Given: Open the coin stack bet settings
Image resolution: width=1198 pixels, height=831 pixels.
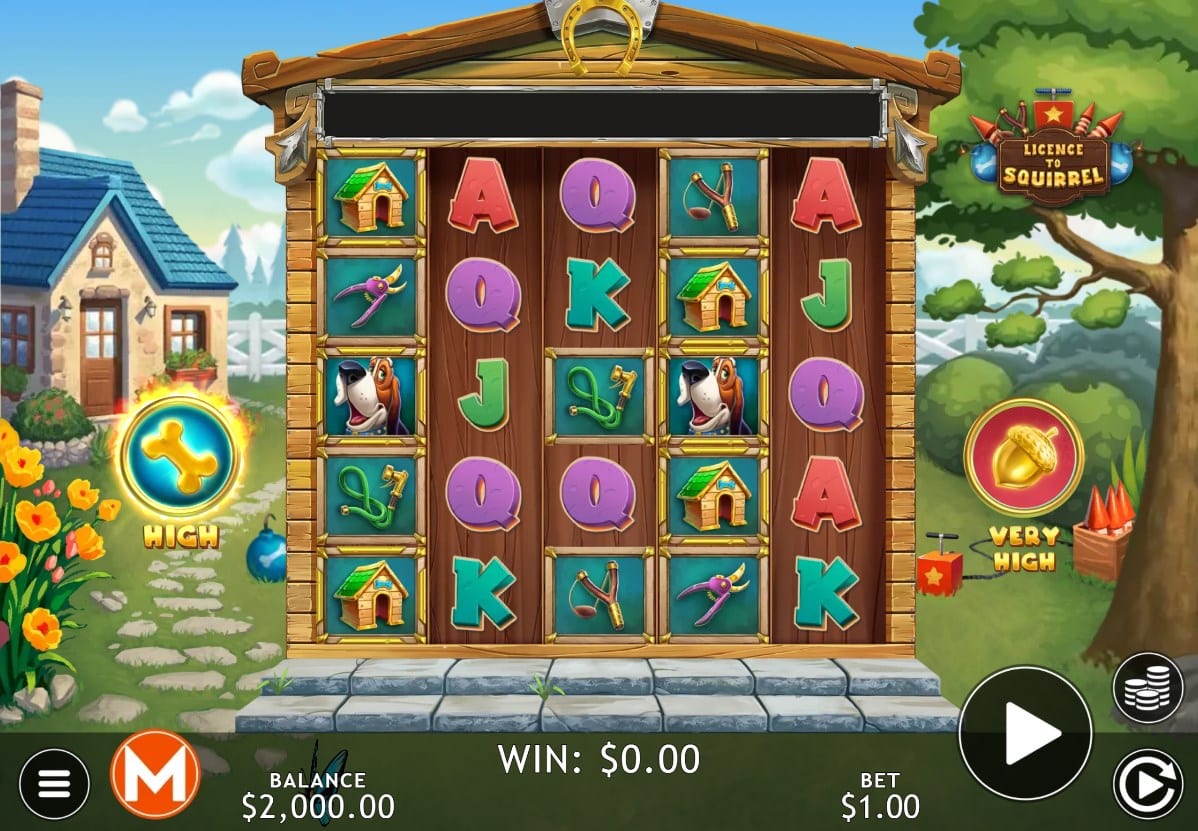Looking at the screenshot, I should [1148, 688].
